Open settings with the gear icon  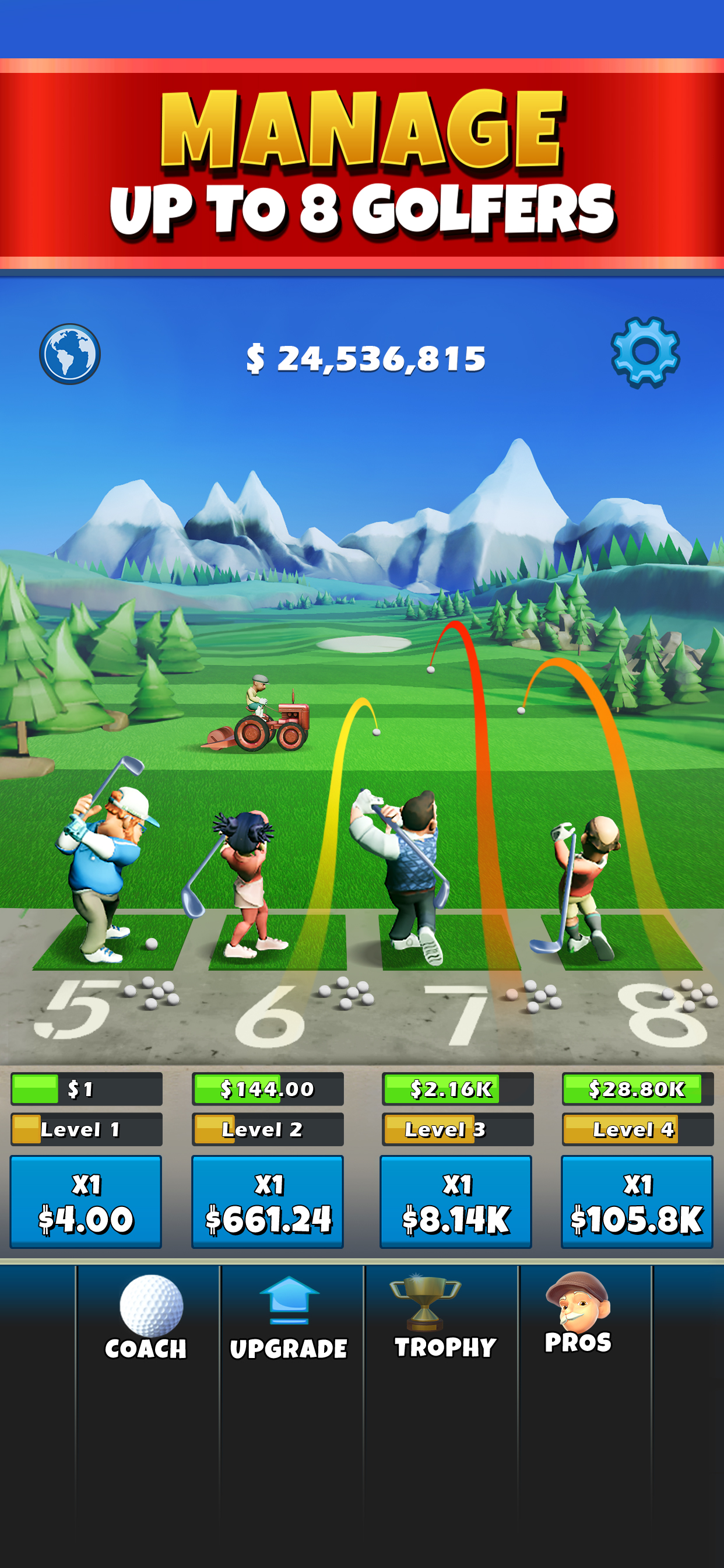tap(645, 352)
